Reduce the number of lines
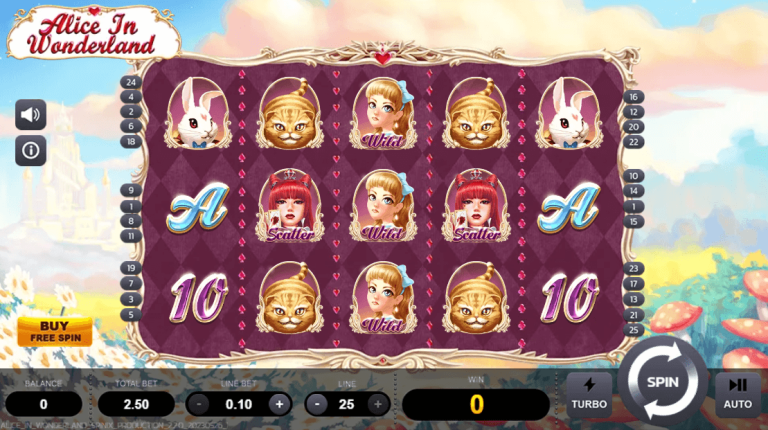768x430 pixels. (x=318, y=404)
